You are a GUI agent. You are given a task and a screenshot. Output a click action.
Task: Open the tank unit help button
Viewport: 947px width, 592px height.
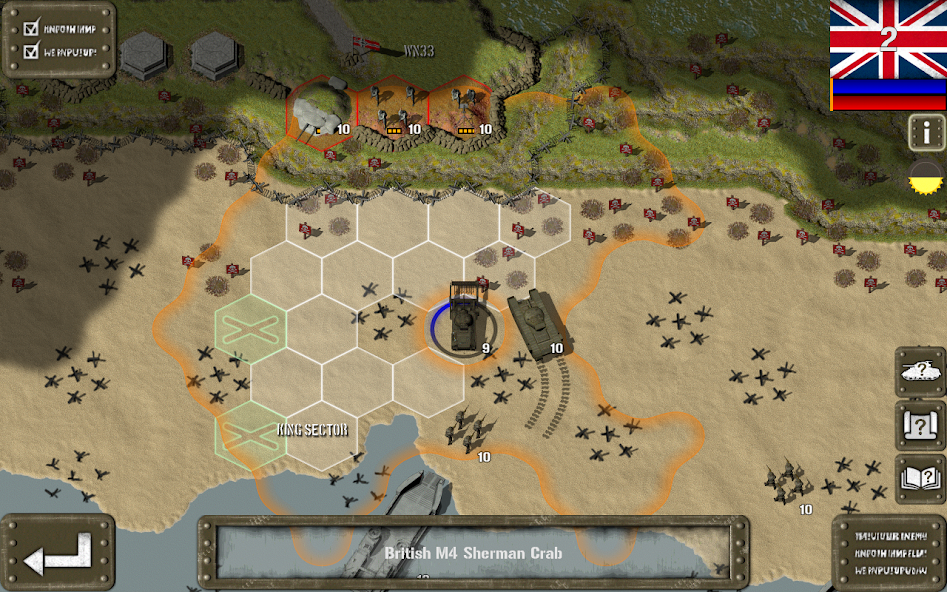tap(920, 372)
